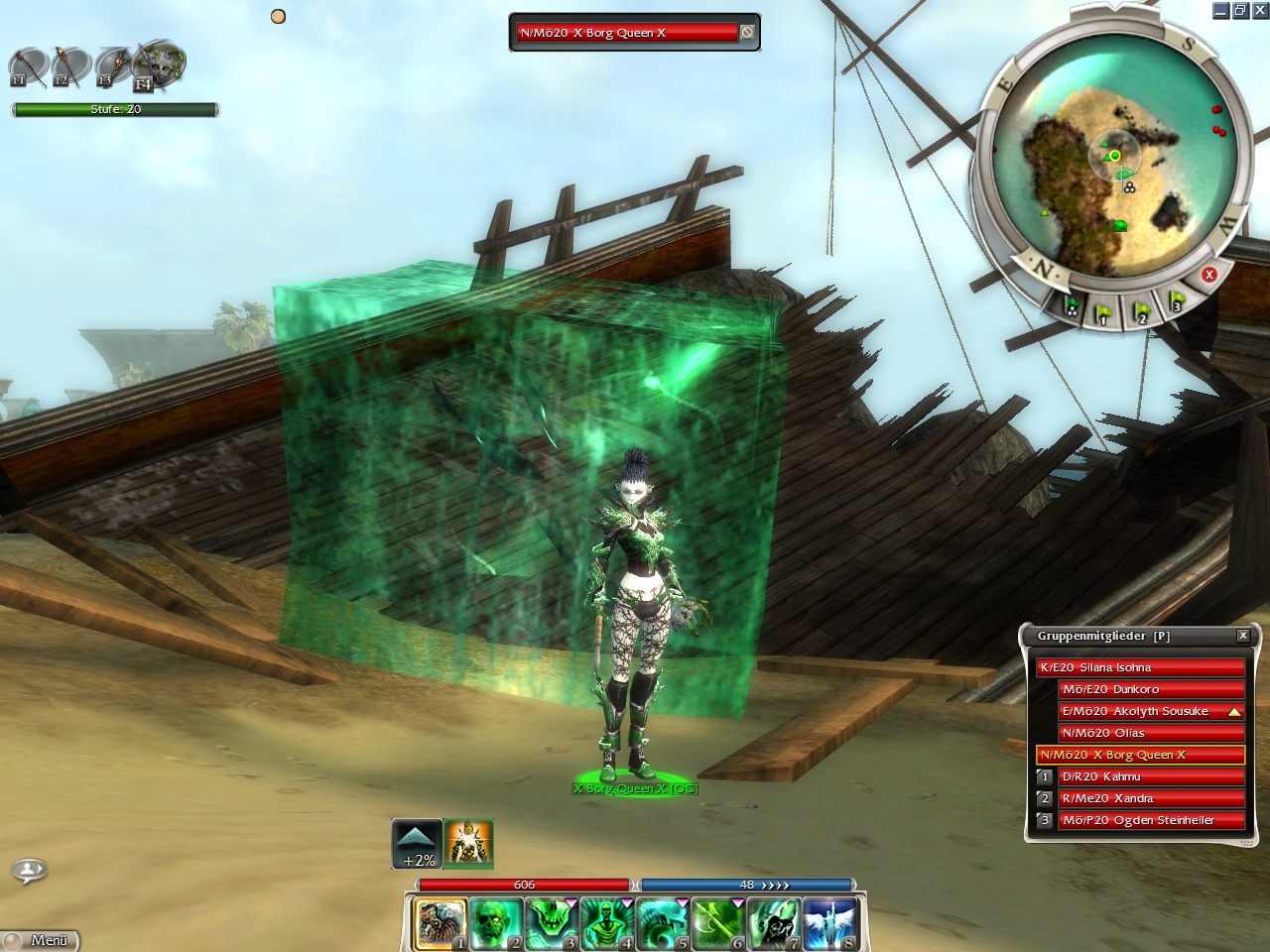The image size is (1270, 952).
Task: Select weapon set F1
Action: click(28, 67)
